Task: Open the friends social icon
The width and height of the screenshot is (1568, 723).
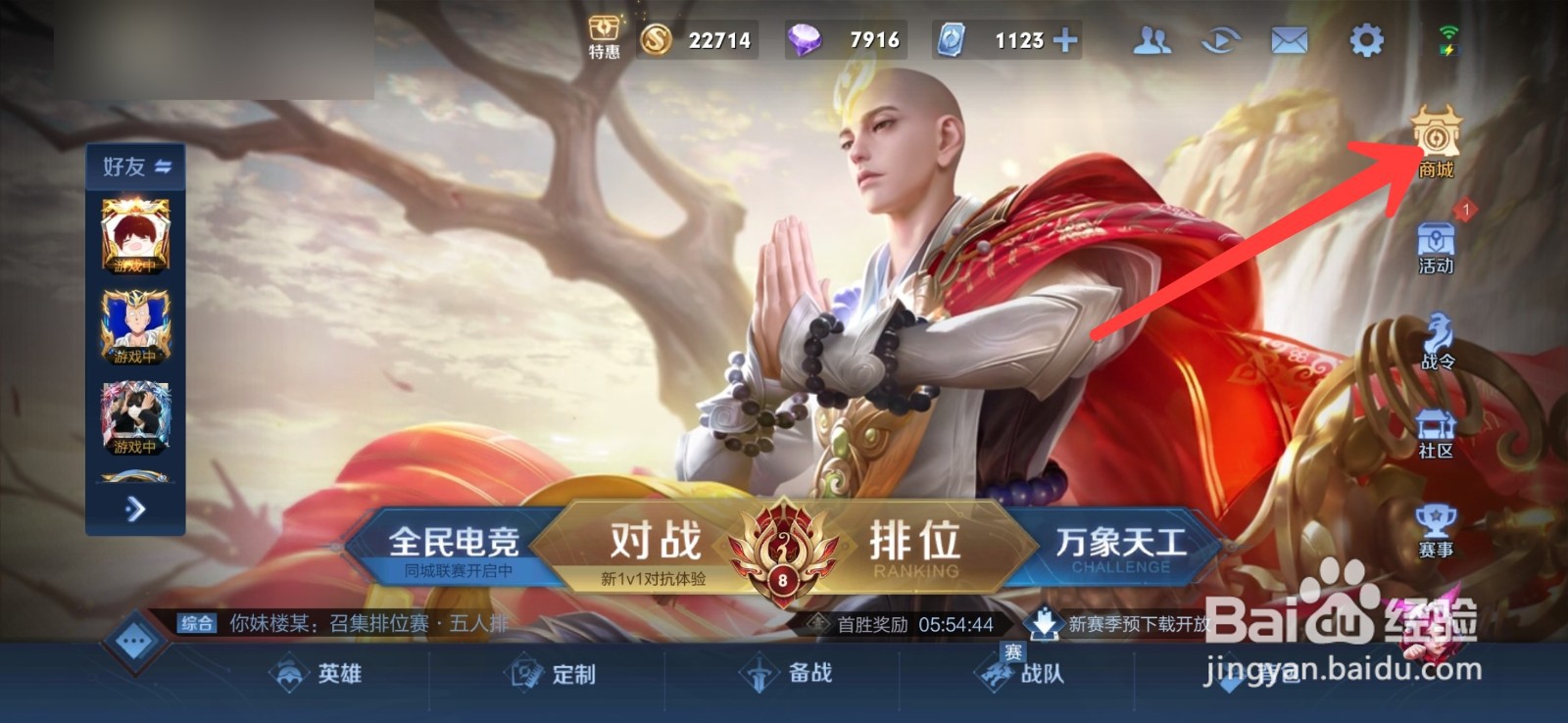Action: tap(1151, 37)
